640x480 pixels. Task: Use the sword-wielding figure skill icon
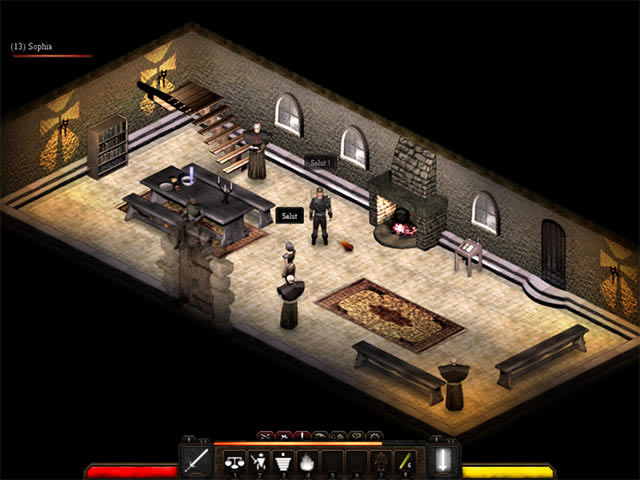259,461
